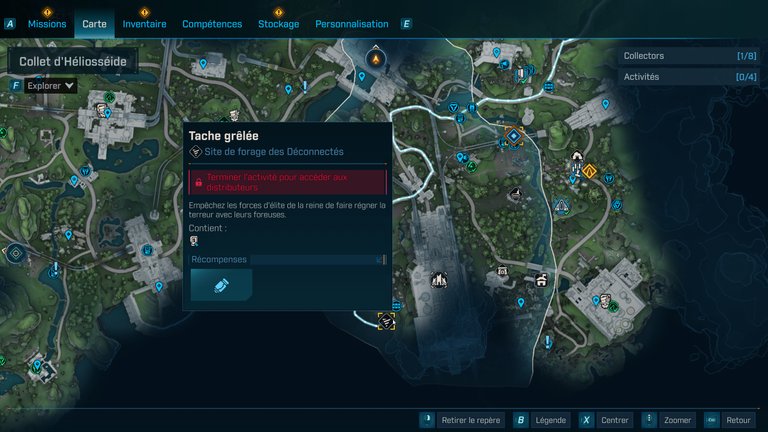Go to the Compétences tab
The width and height of the screenshot is (768, 432).
tap(212, 23)
